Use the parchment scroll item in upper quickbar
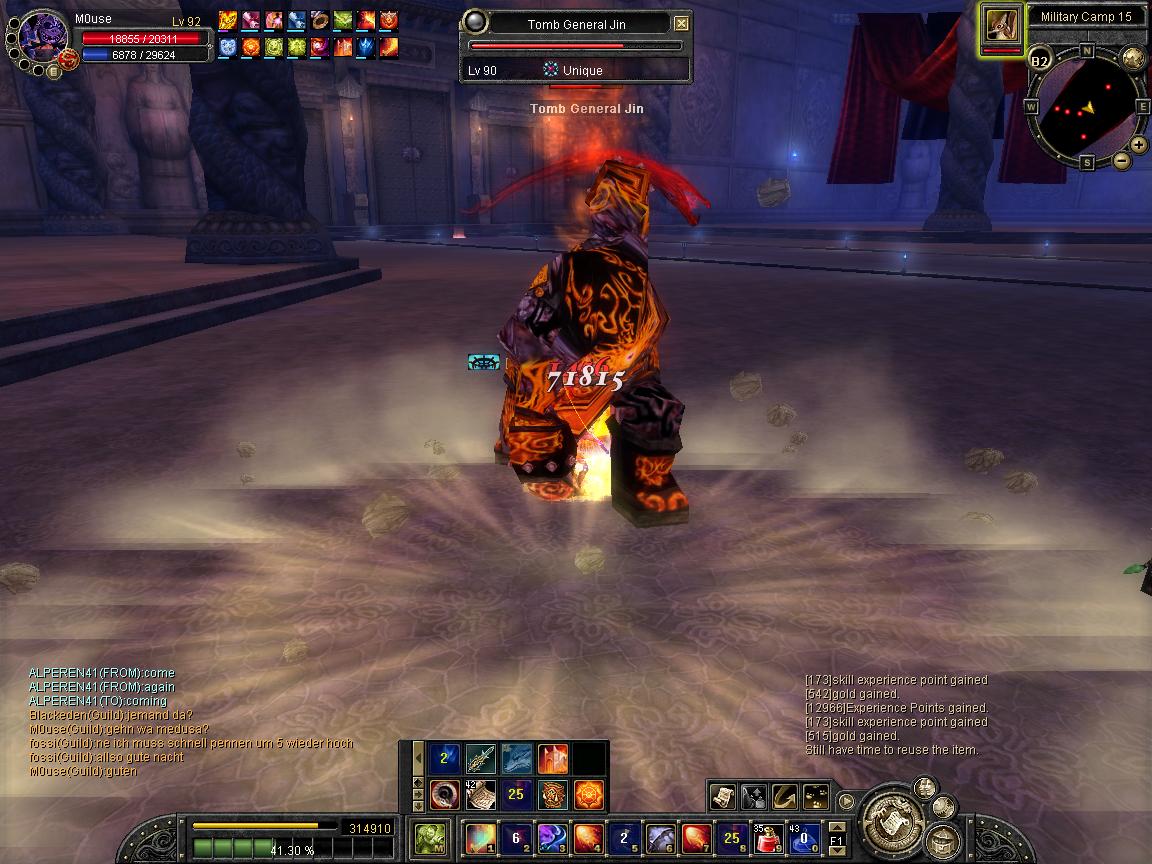1152x864 pixels. (481, 796)
